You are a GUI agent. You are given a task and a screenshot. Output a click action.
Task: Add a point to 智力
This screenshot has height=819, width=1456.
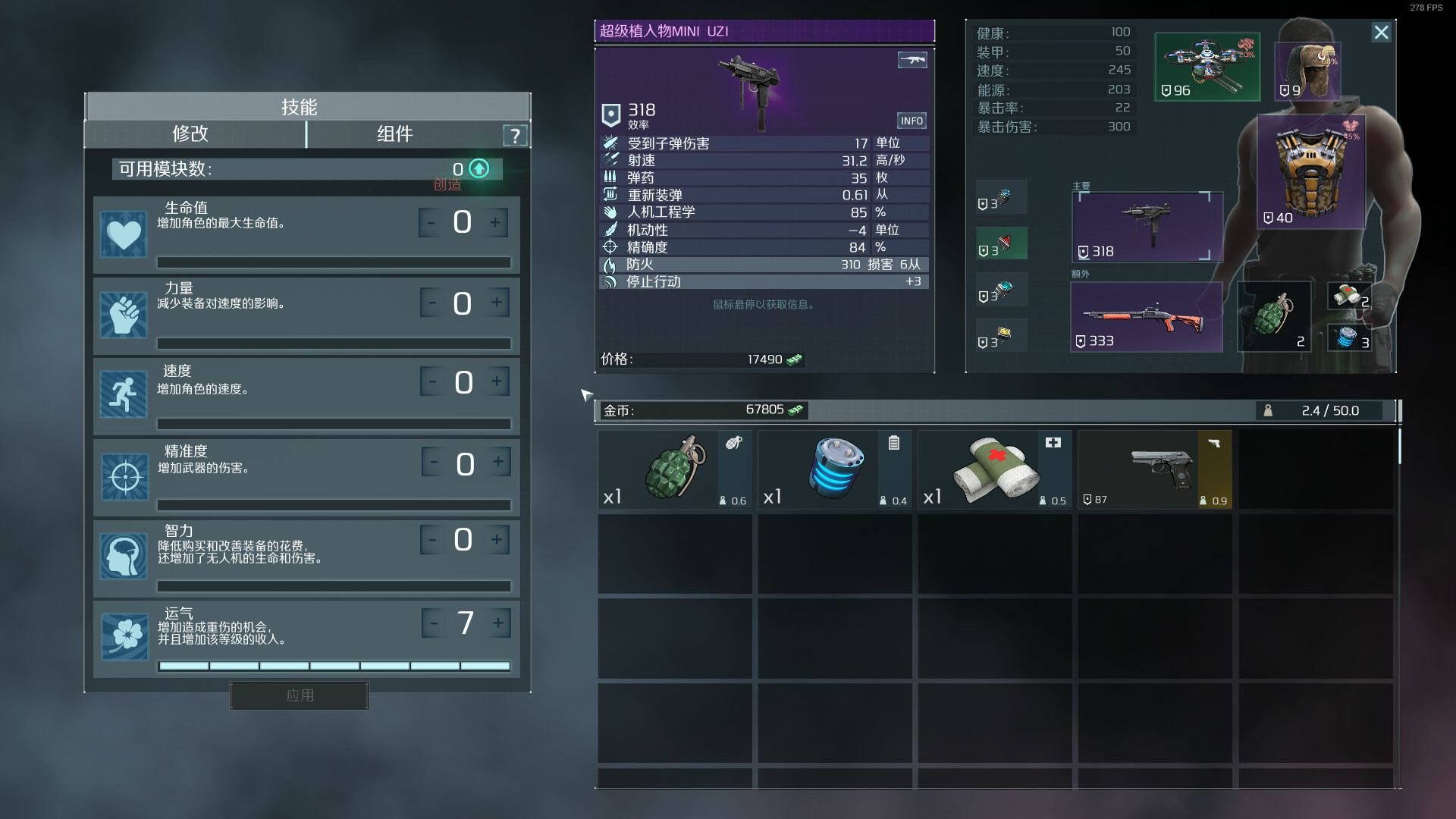click(x=497, y=540)
